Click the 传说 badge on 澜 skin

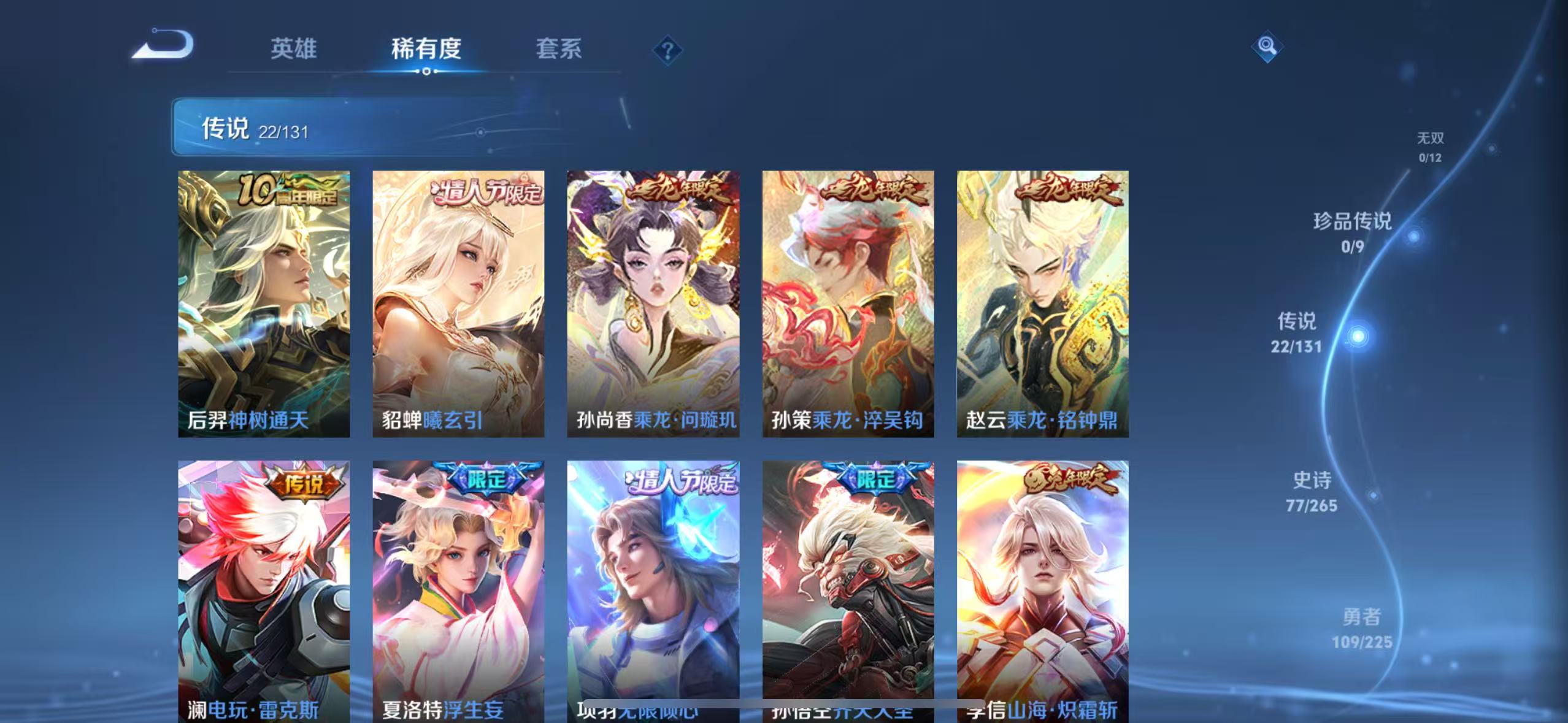[304, 484]
